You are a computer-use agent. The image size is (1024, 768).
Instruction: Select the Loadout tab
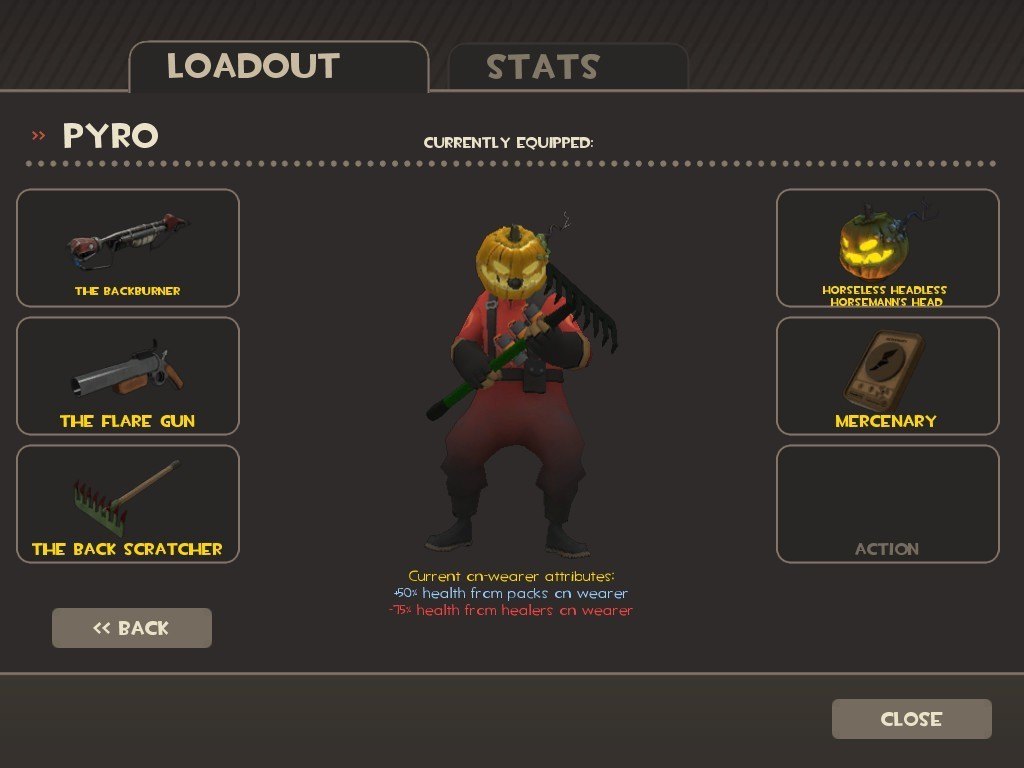(x=278, y=67)
